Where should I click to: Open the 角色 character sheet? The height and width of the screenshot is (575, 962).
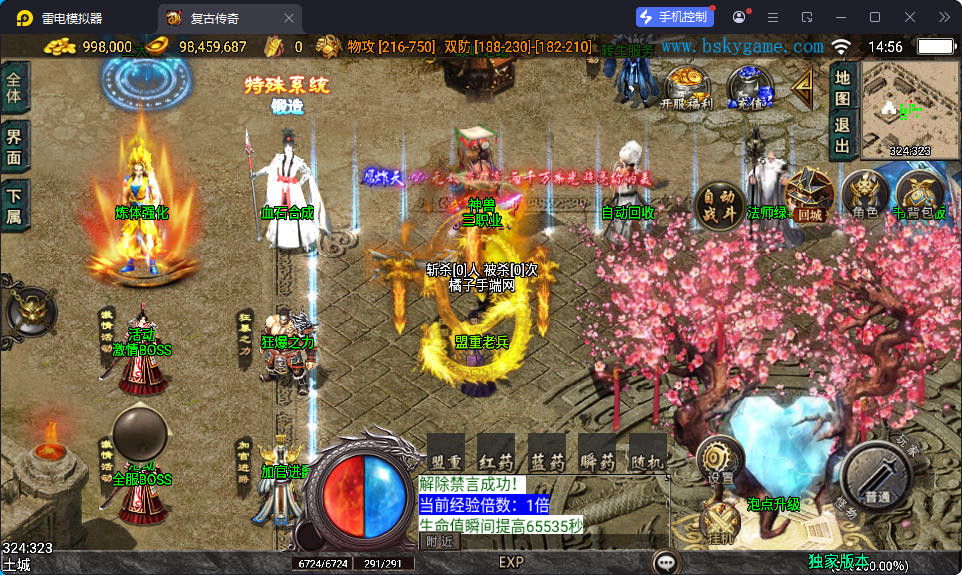[x=865, y=195]
